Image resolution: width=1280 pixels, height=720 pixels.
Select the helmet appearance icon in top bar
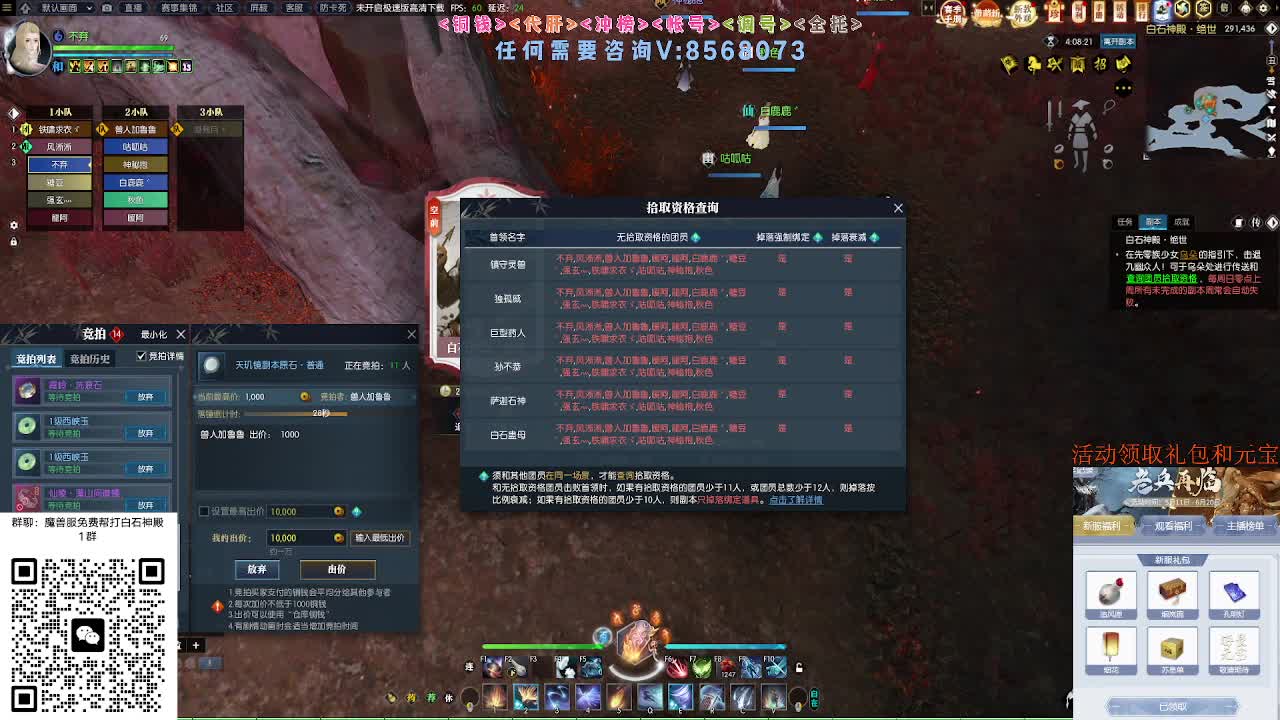point(1243,9)
